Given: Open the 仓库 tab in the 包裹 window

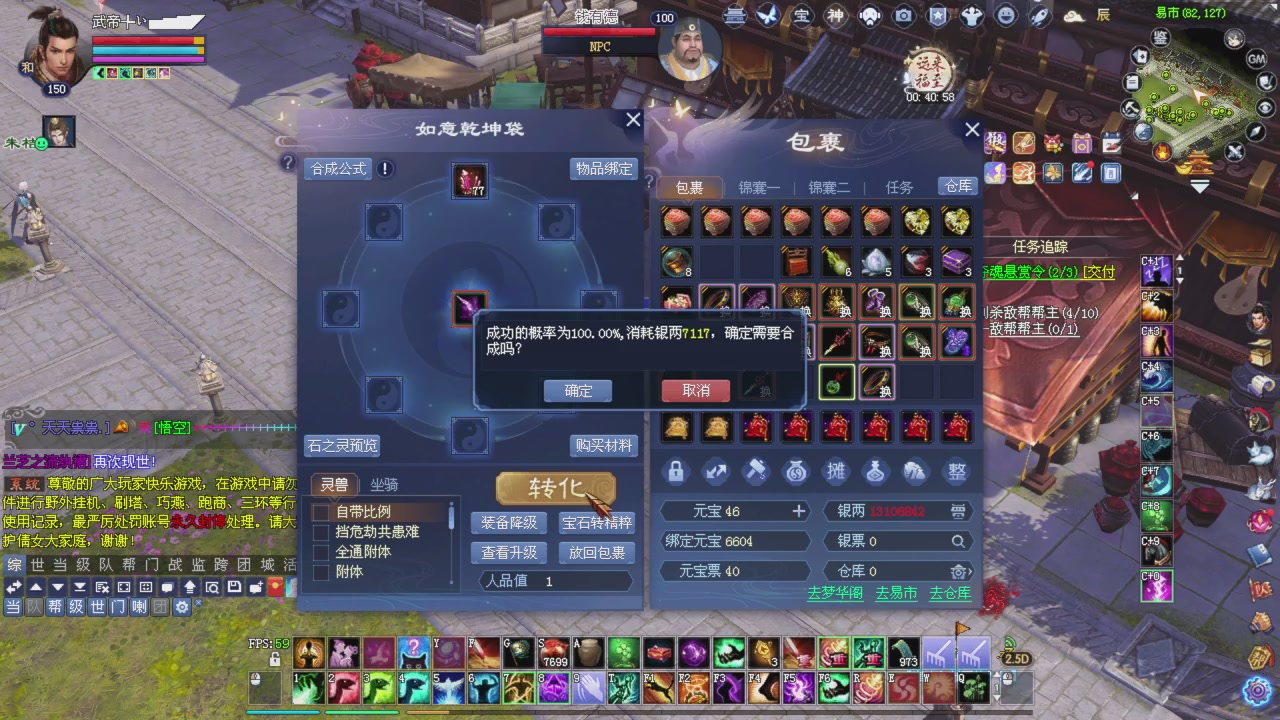Looking at the screenshot, I should pyautogui.click(x=957, y=186).
